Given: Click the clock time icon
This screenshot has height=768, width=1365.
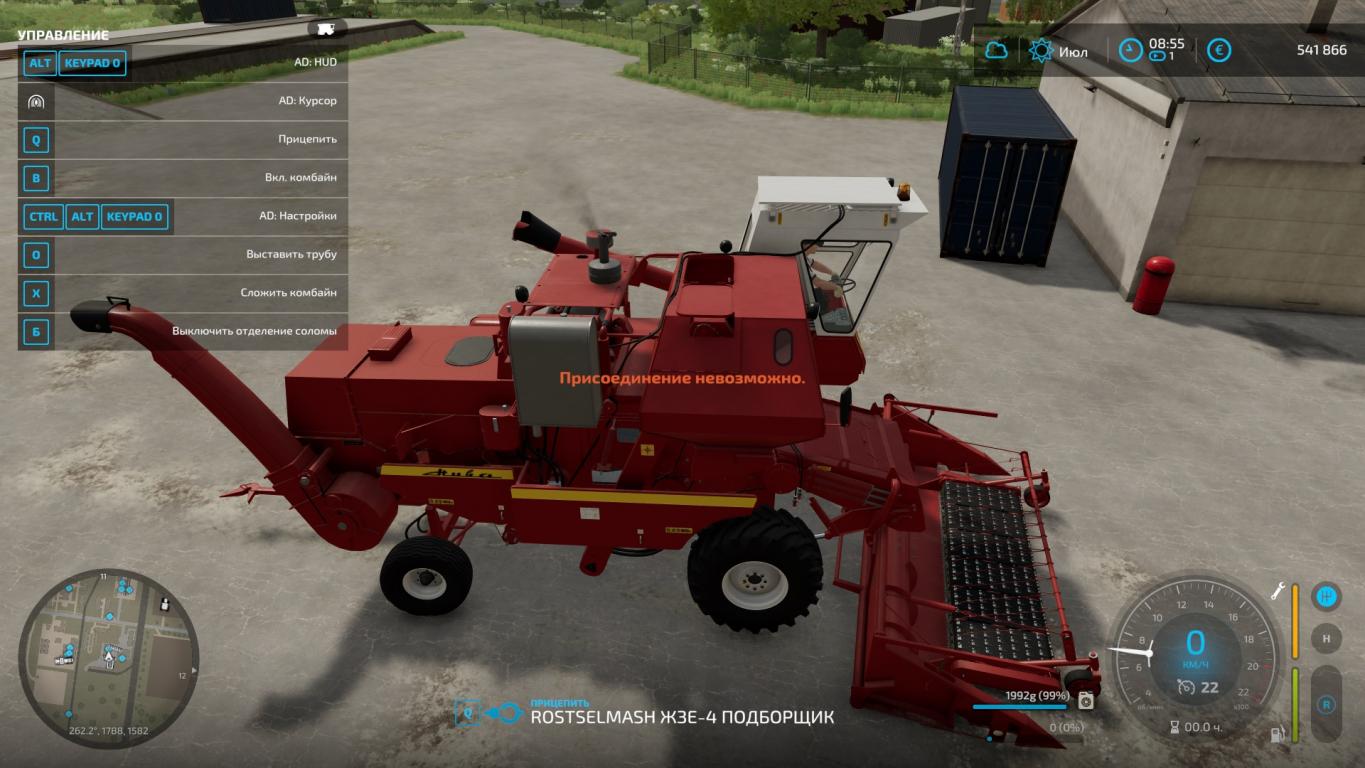Looking at the screenshot, I should point(1129,50).
